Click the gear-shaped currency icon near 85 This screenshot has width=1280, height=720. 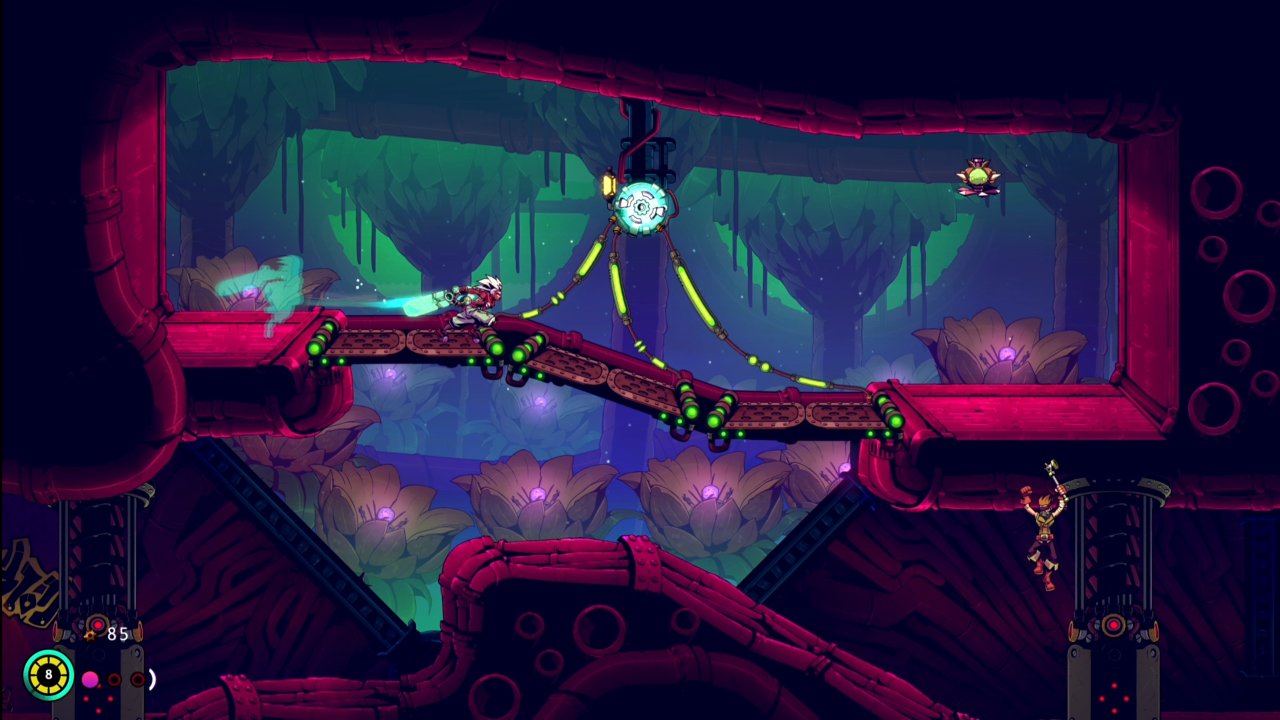tap(90, 635)
